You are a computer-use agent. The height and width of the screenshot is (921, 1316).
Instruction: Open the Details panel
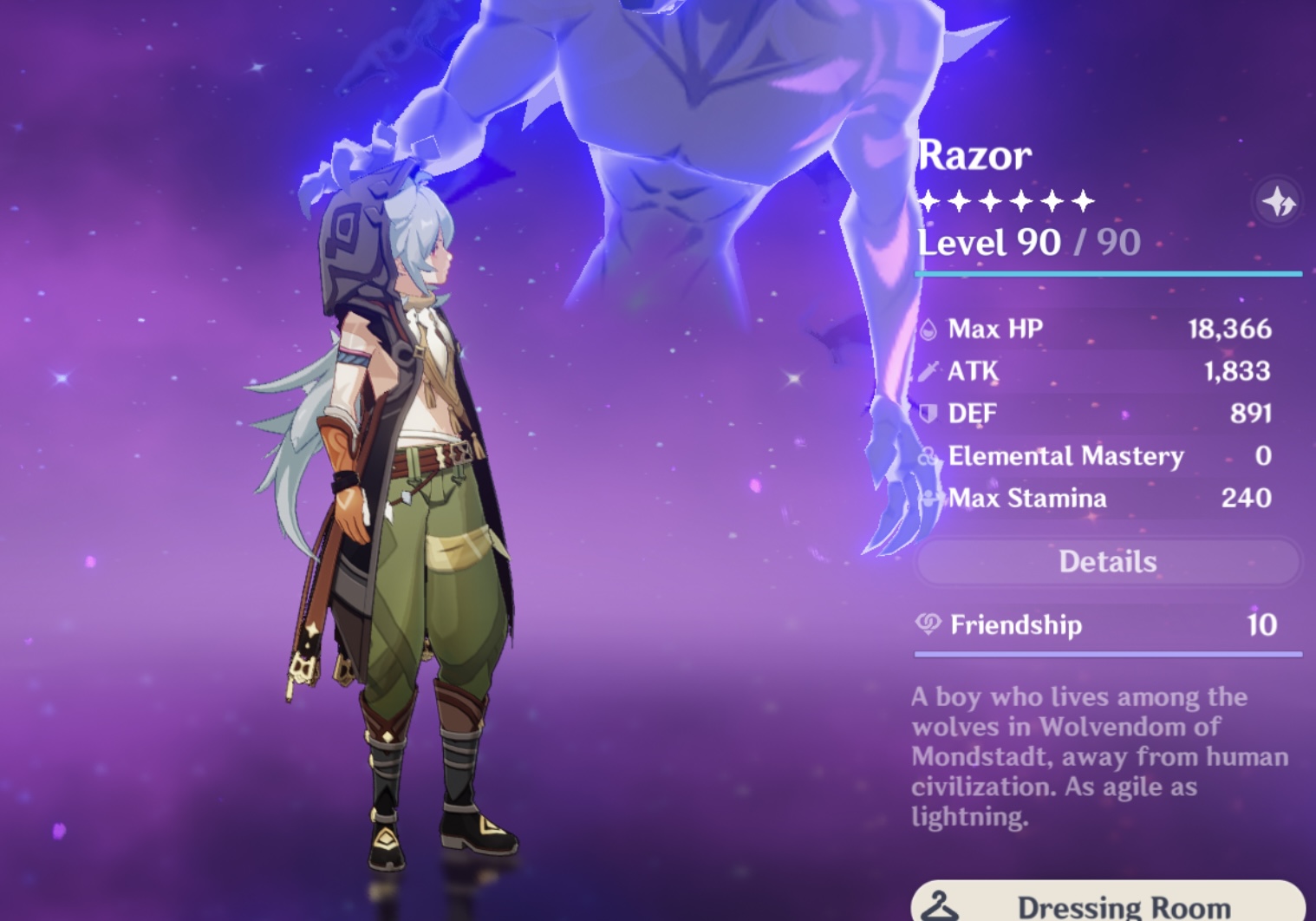[x=1109, y=562]
